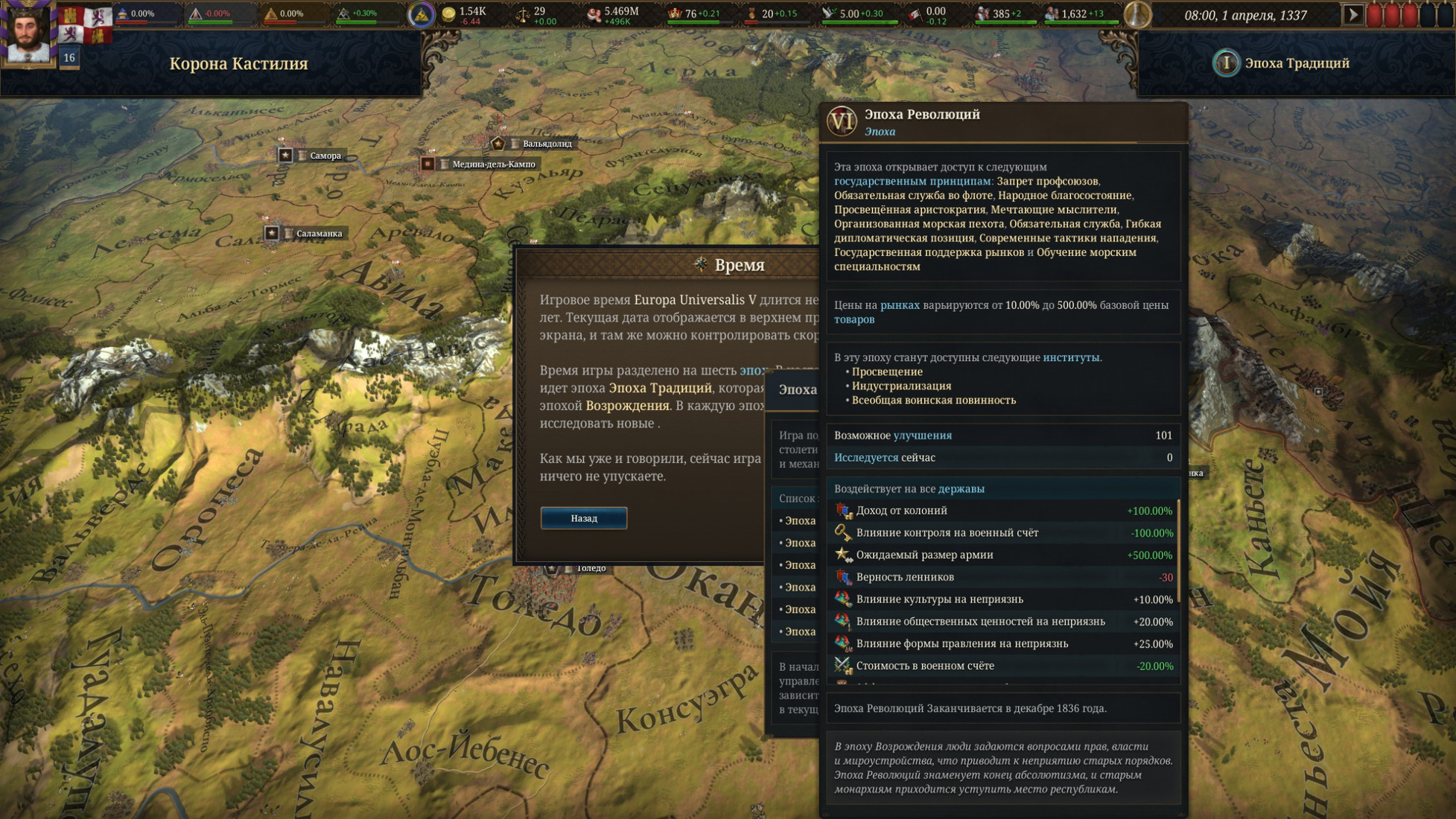The image size is (1456, 819).
Task: Open the Эпоха Традиций age button
Action: (x=1282, y=63)
